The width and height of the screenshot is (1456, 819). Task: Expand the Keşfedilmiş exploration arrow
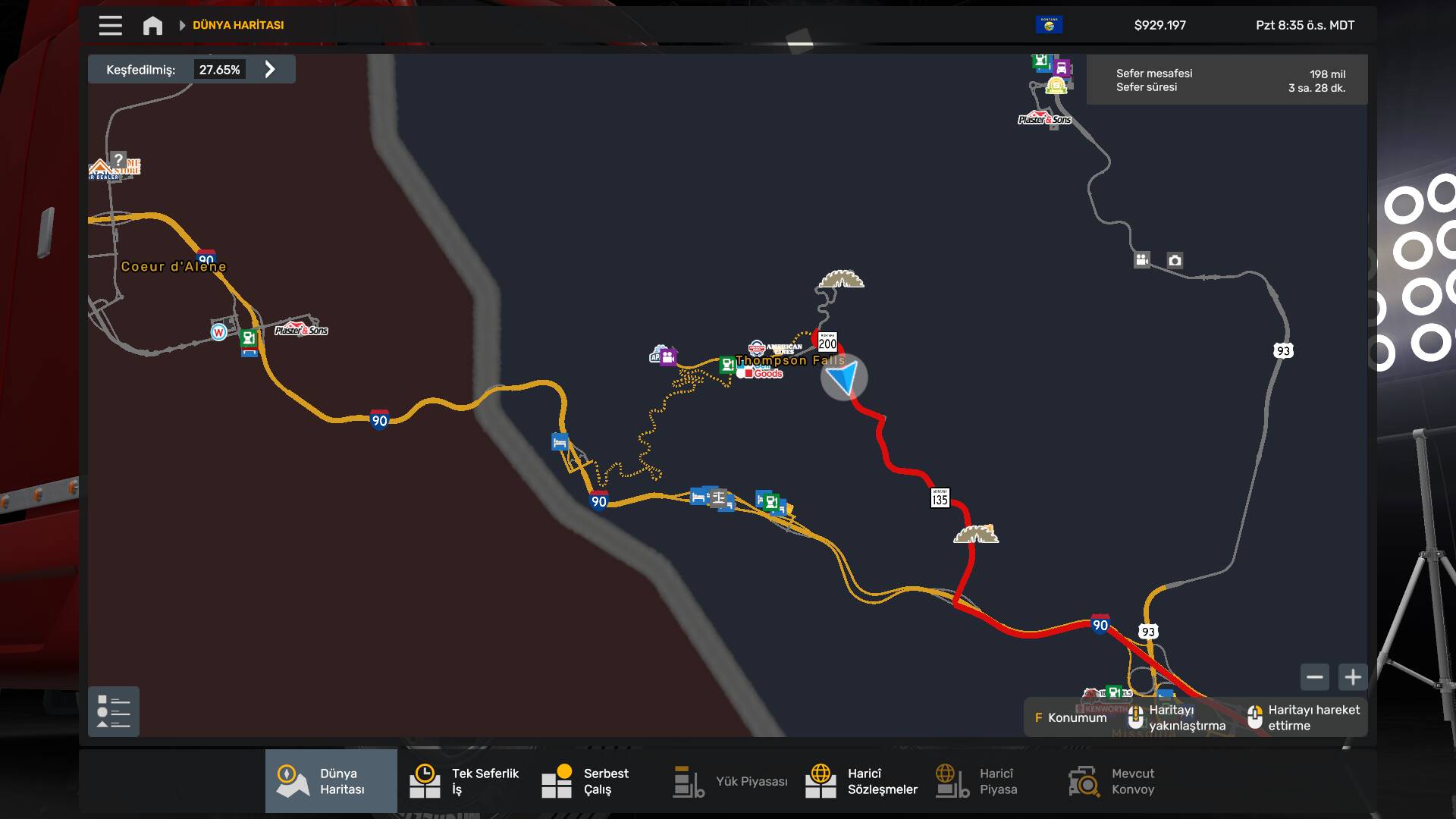point(270,70)
